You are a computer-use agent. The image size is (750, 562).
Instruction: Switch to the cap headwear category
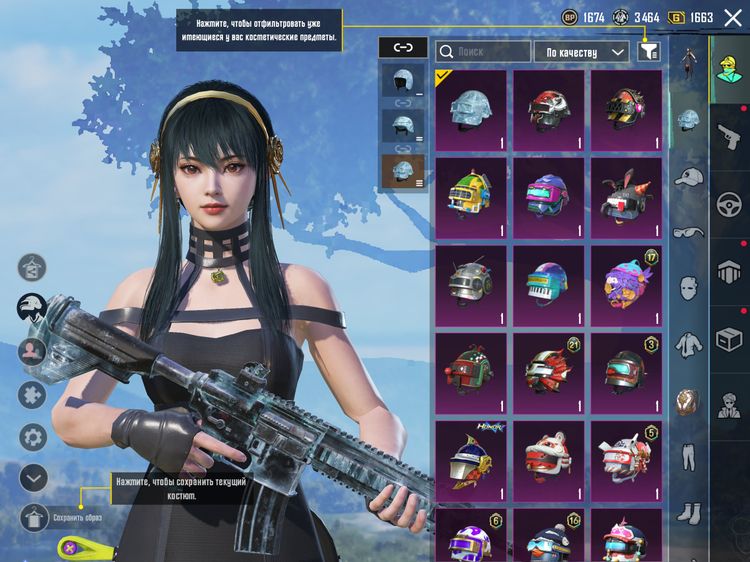(x=688, y=177)
